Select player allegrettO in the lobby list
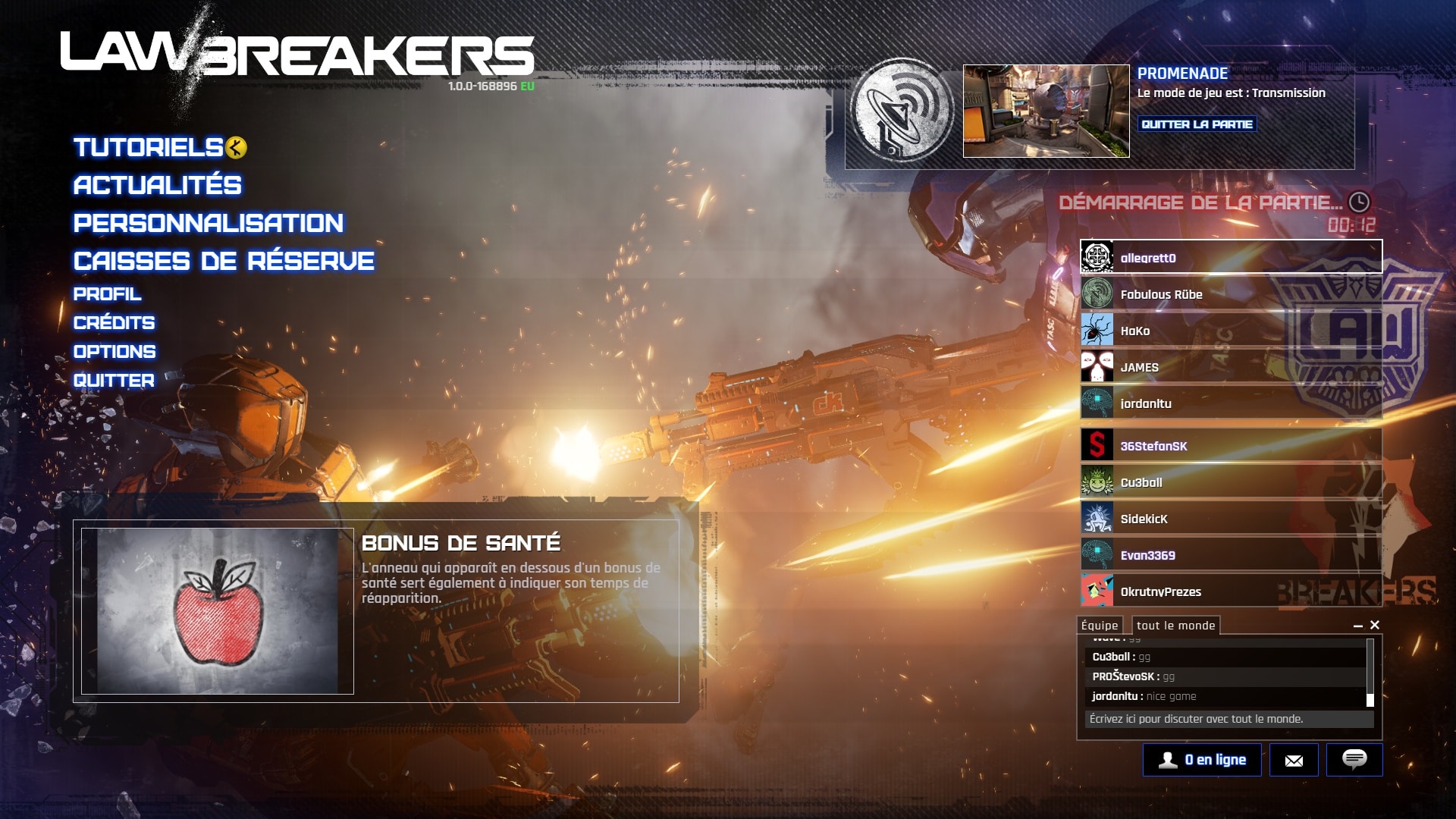Viewport: 1456px width, 819px height. 1230,258
